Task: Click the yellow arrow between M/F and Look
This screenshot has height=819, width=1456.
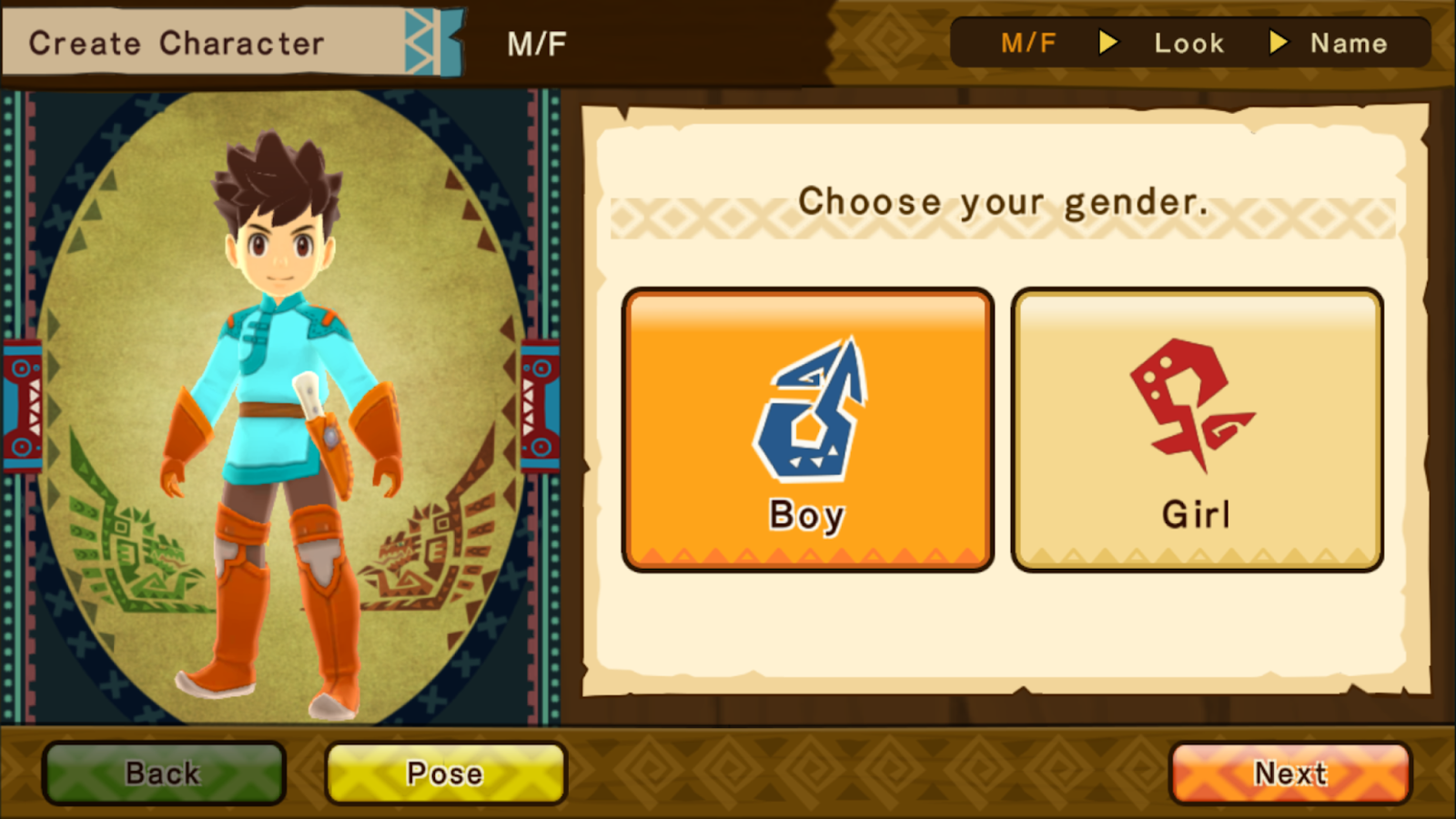Action: (x=1107, y=42)
